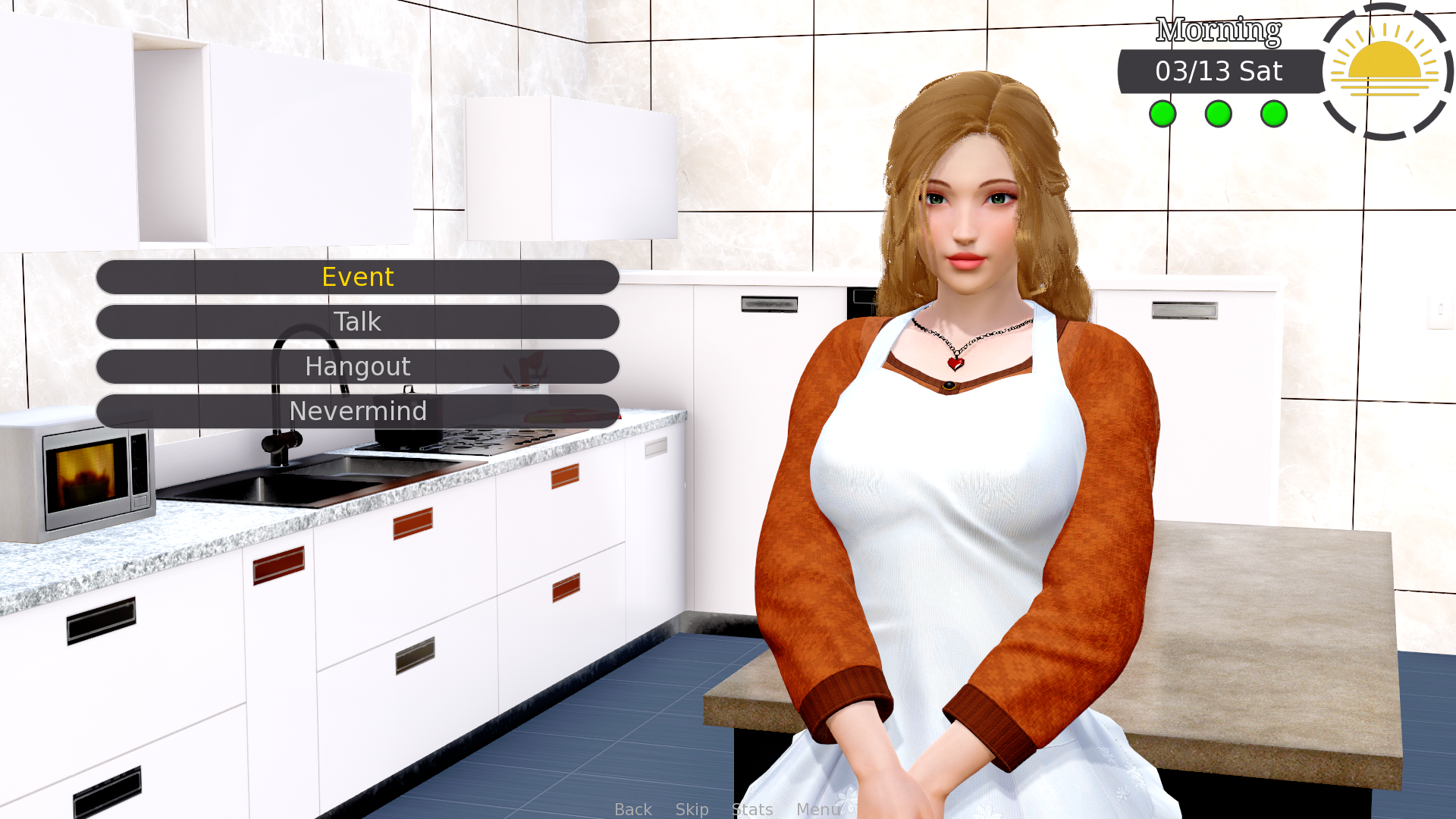This screenshot has height=819, width=1456.
Task: Open the Menu from the bottom bar
Action: [x=817, y=809]
